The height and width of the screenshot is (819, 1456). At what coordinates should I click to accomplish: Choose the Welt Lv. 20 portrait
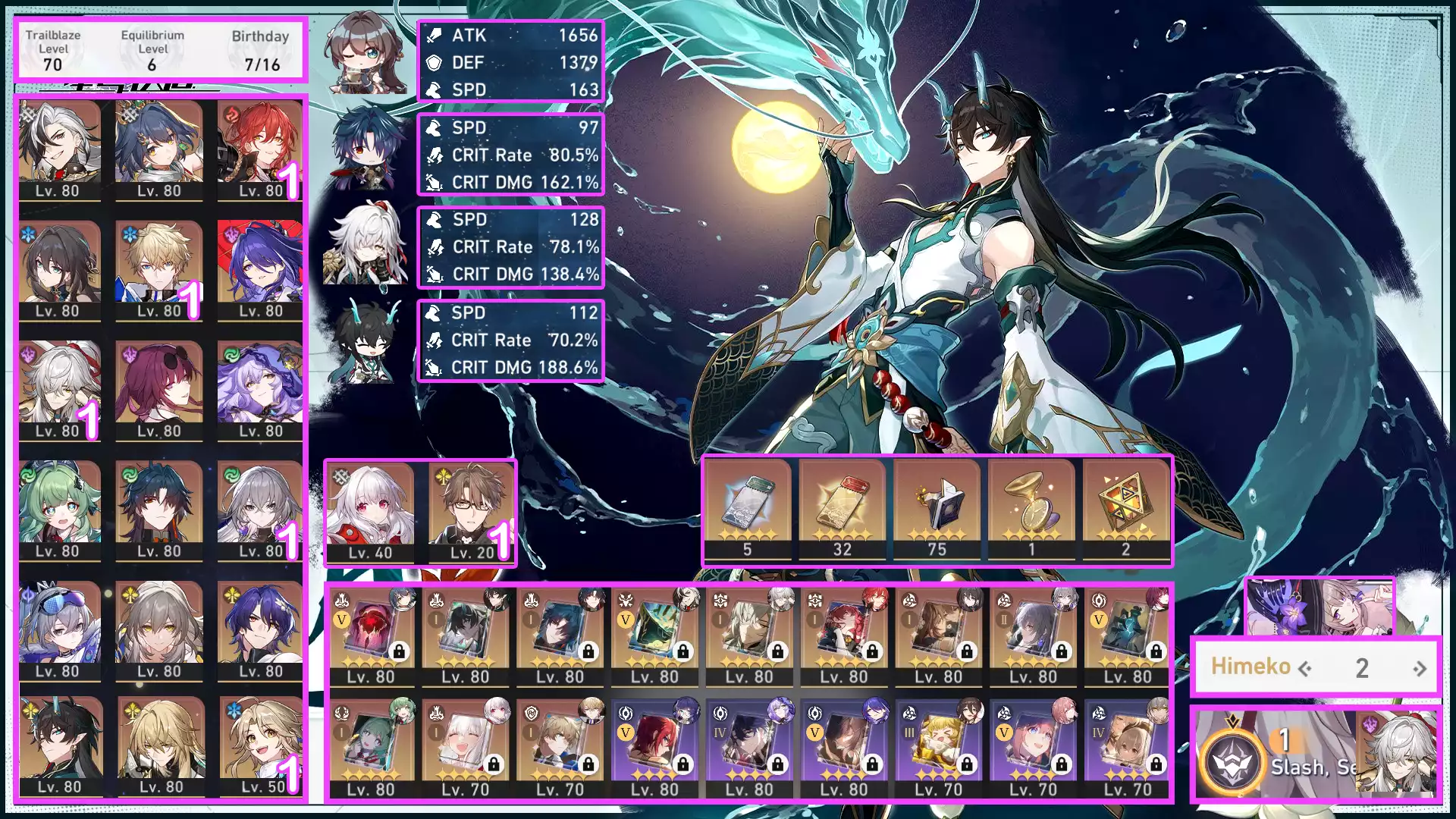point(472,511)
